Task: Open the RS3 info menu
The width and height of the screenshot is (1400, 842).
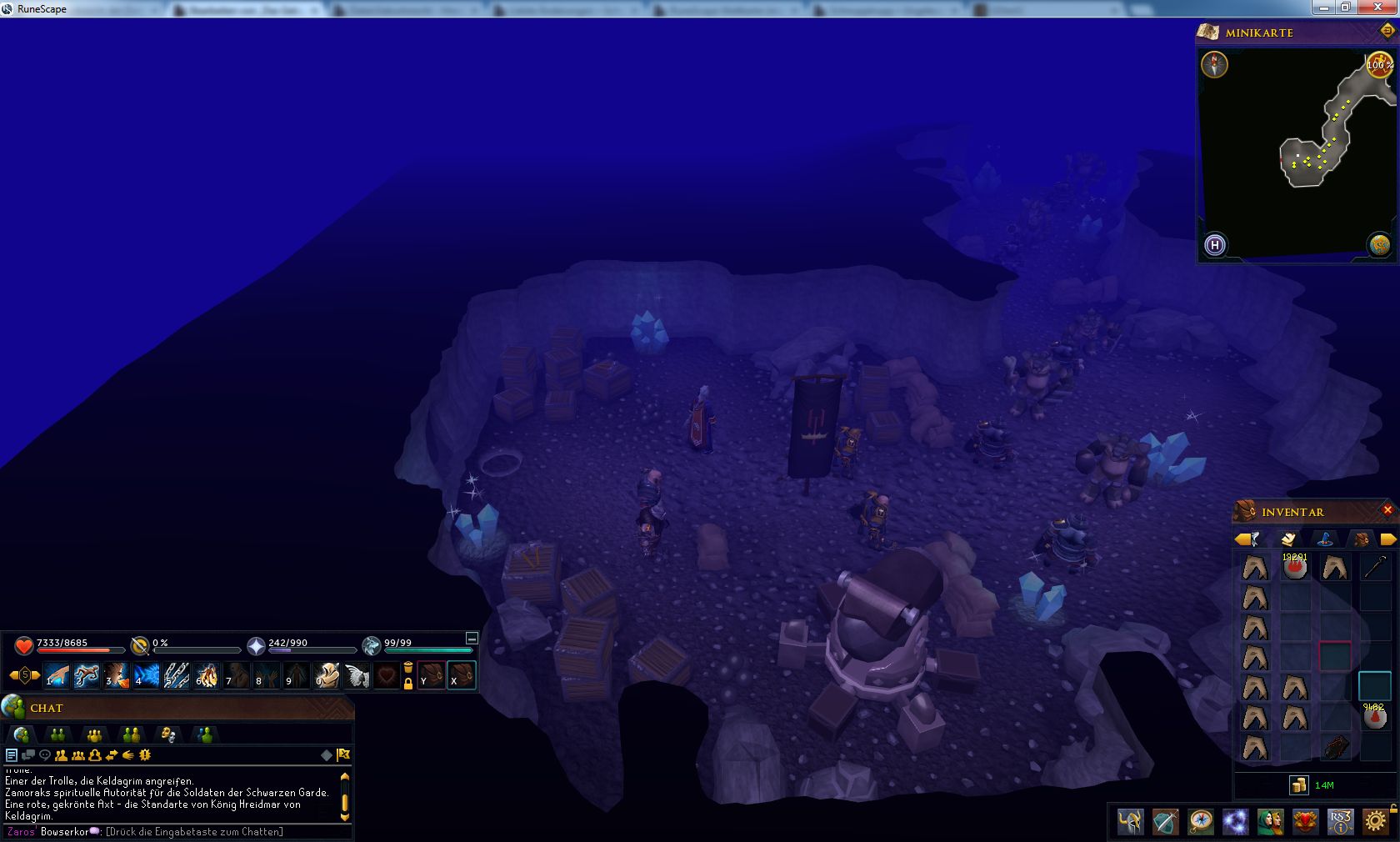Action: pos(1340,822)
